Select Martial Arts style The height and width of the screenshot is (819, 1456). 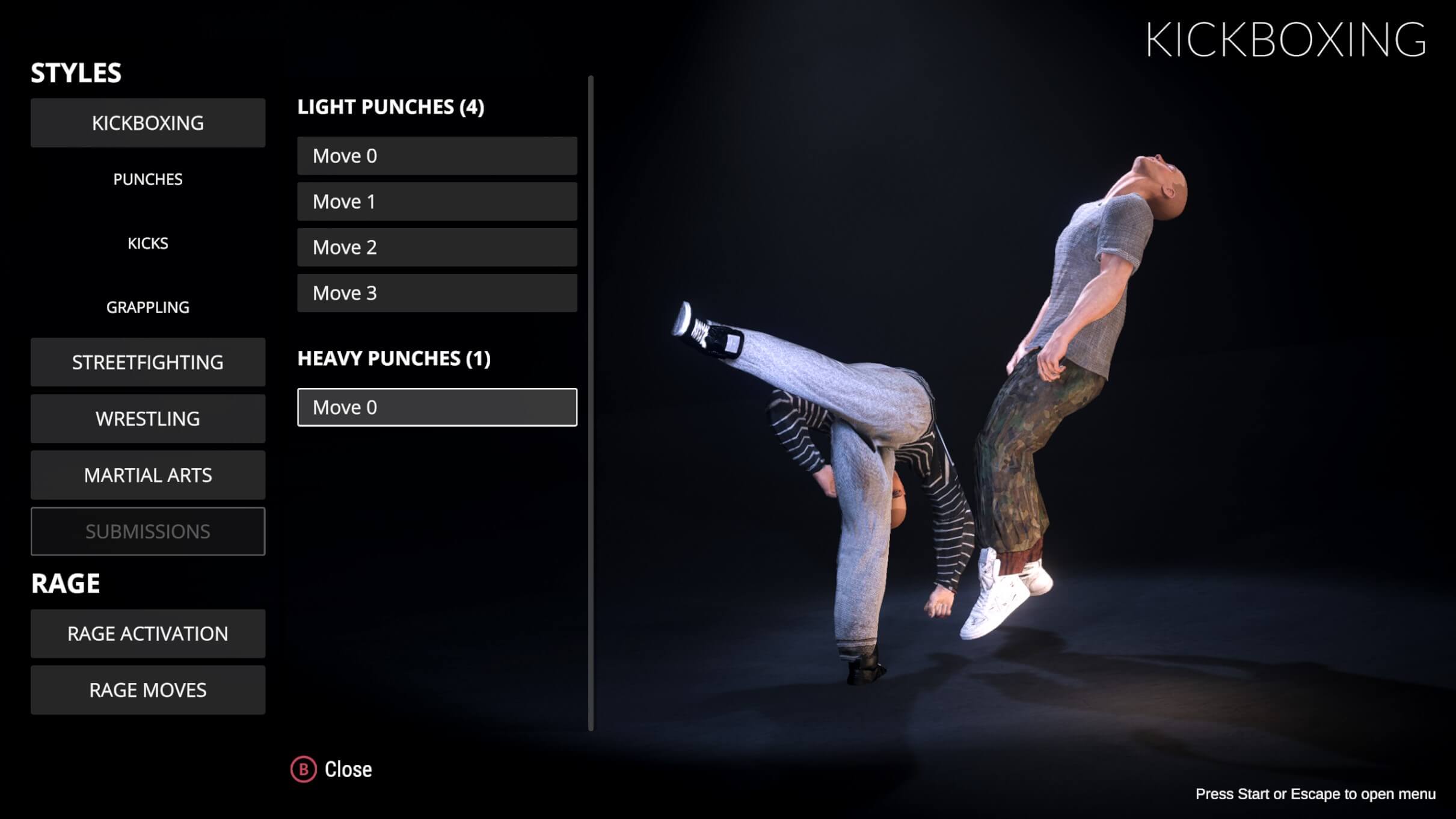[x=147, y=475]
